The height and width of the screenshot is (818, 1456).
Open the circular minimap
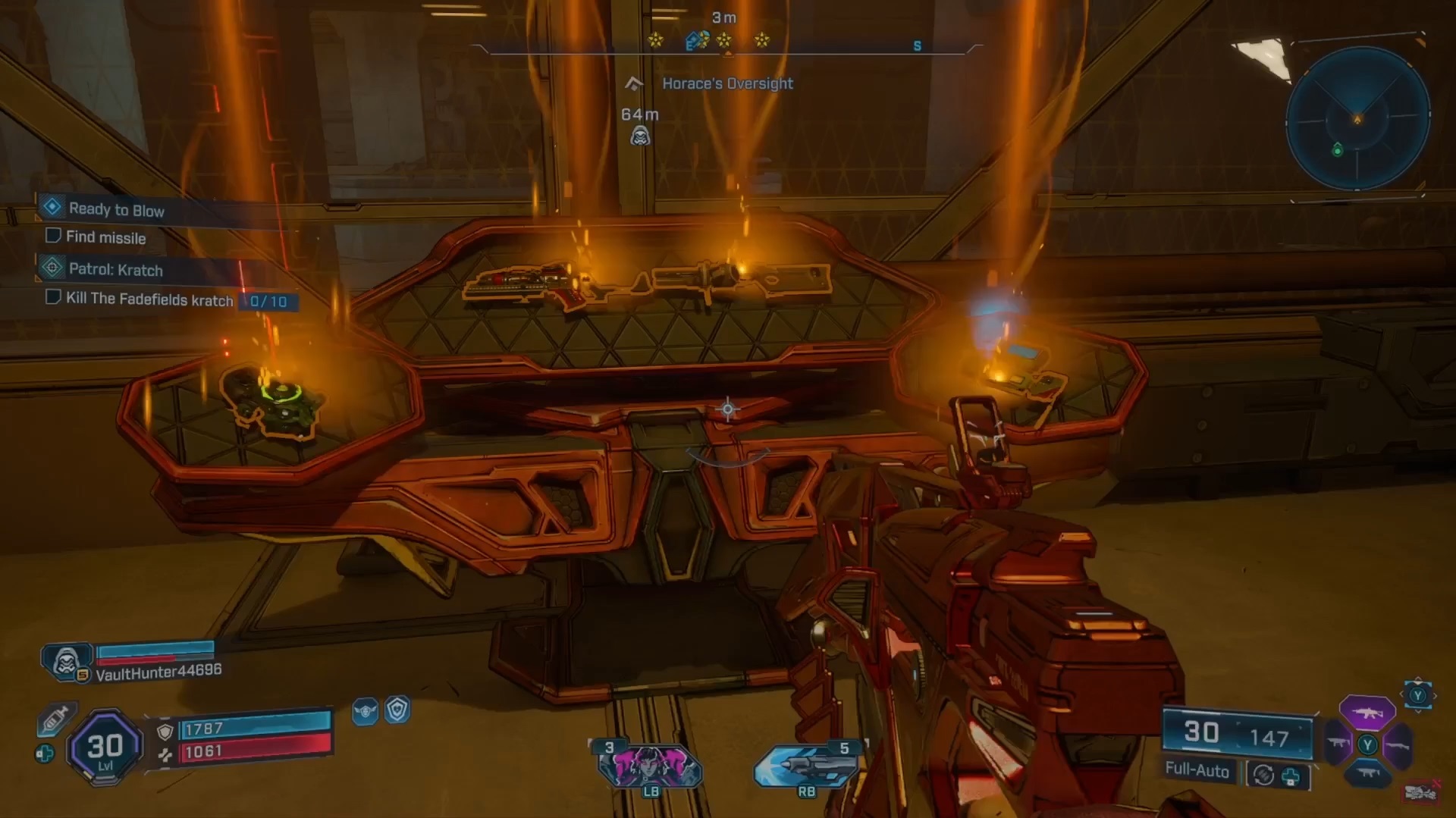click(x=1357, y=119)
